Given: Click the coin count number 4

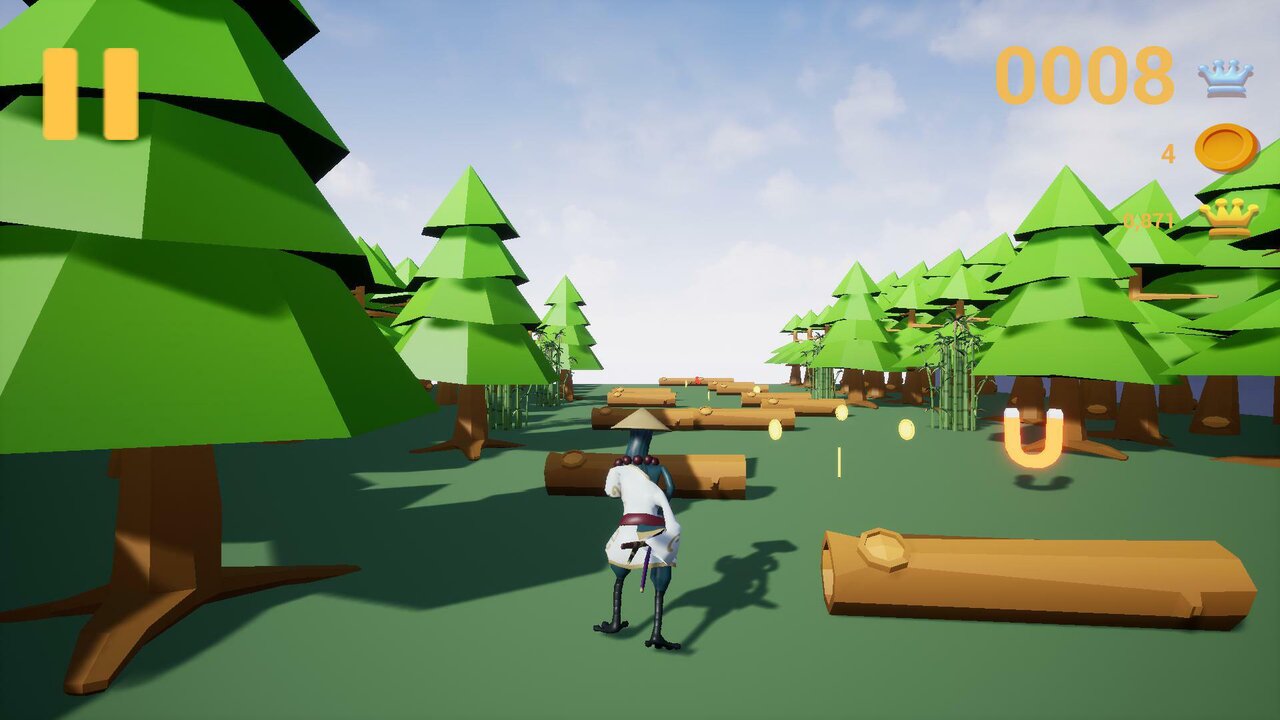Looking at the screenshot, I should coord(1168,152).
